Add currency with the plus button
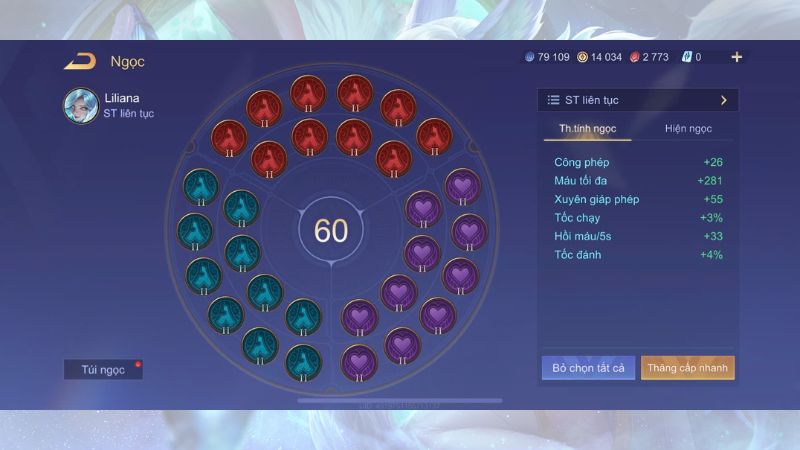 (x=737, y=57)
